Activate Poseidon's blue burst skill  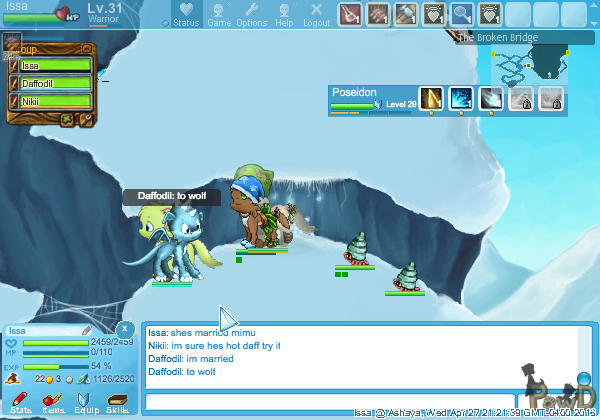point(461,99)
